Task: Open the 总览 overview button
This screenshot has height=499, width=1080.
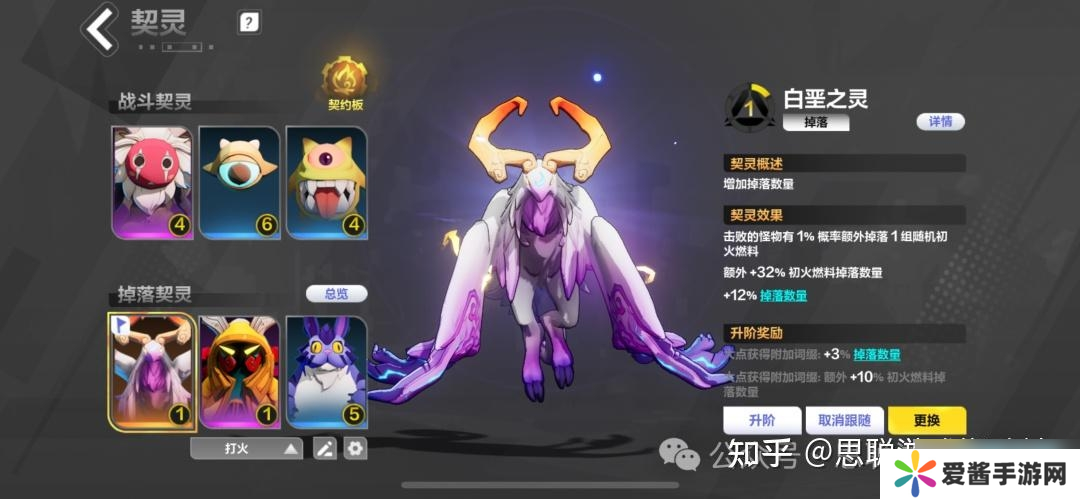Action: click(336, 294)
